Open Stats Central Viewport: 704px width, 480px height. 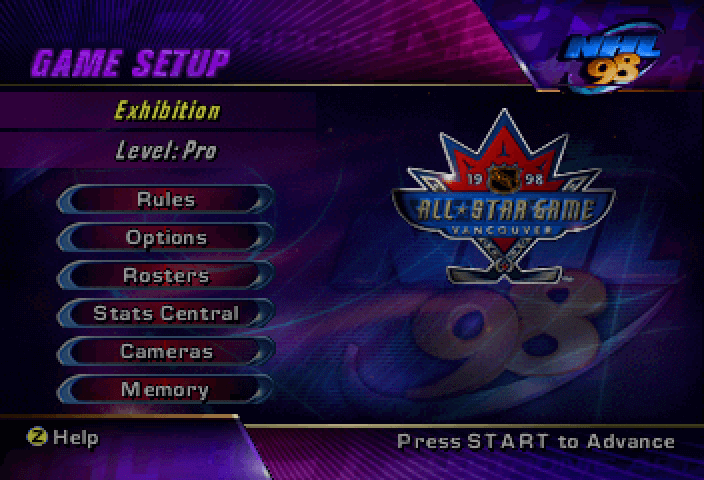166,313
